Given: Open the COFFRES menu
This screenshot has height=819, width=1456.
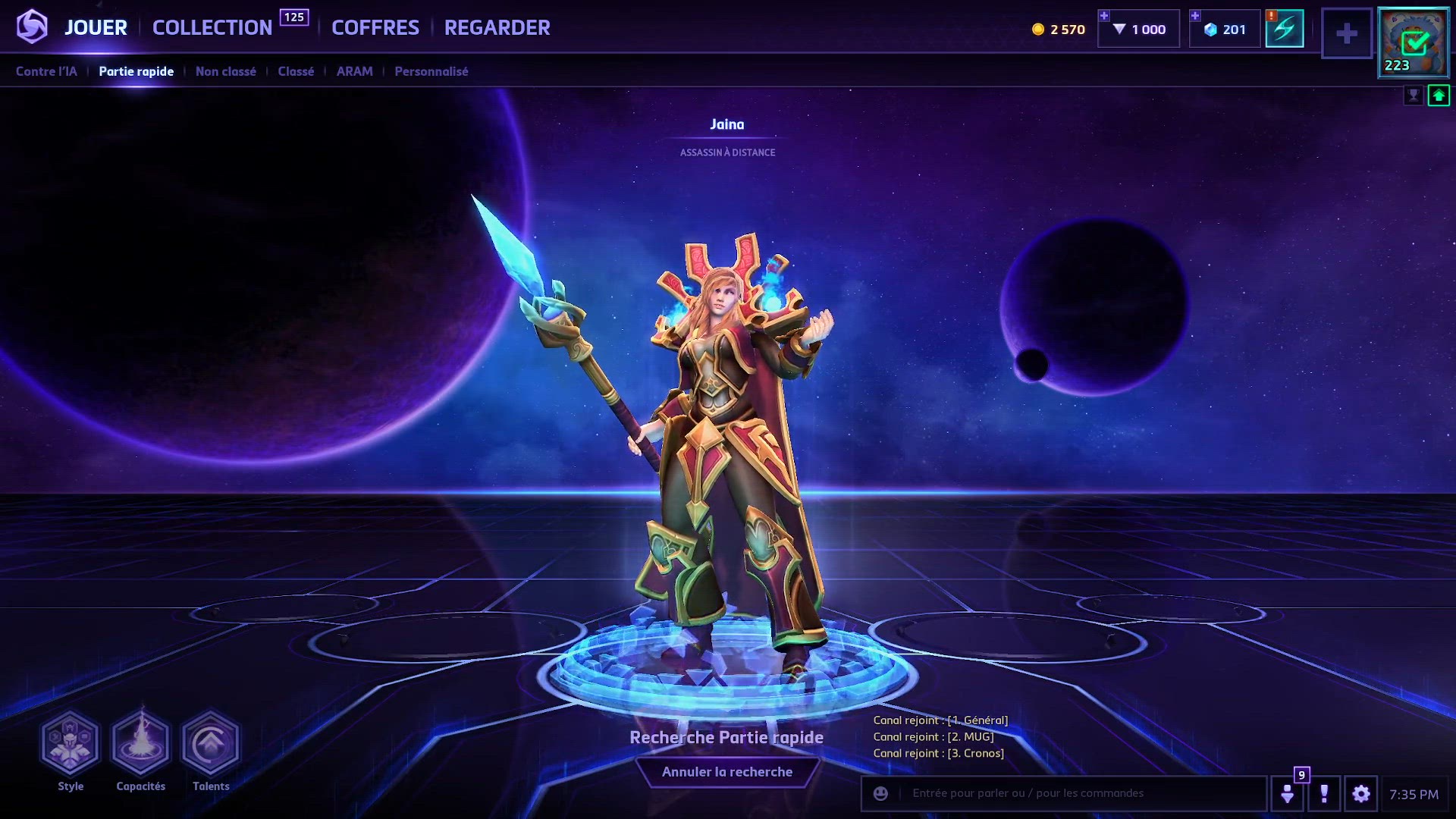Looking at the screenshot, I should coord(375,27).
